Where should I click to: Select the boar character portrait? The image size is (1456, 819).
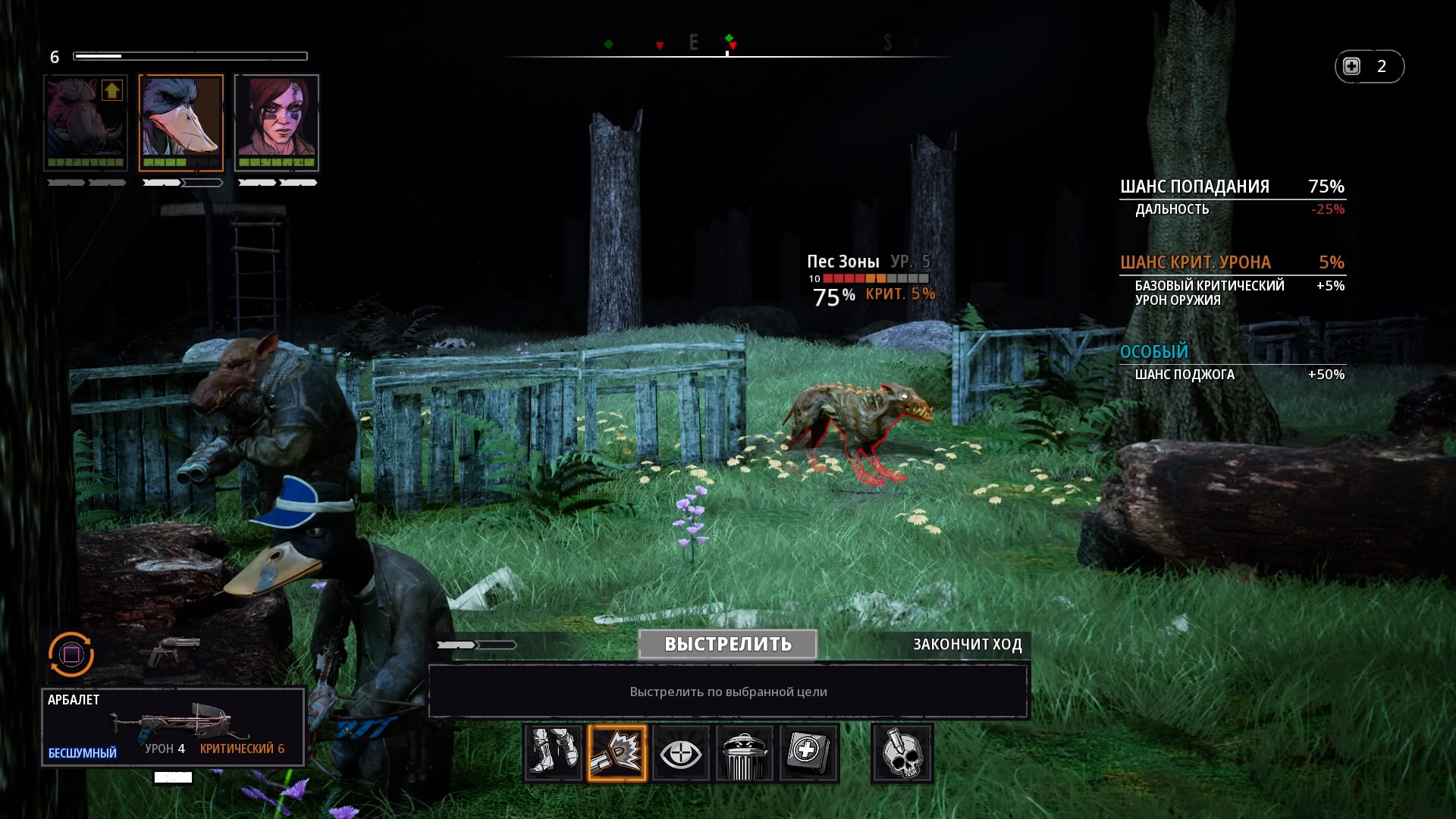(86, 121)
